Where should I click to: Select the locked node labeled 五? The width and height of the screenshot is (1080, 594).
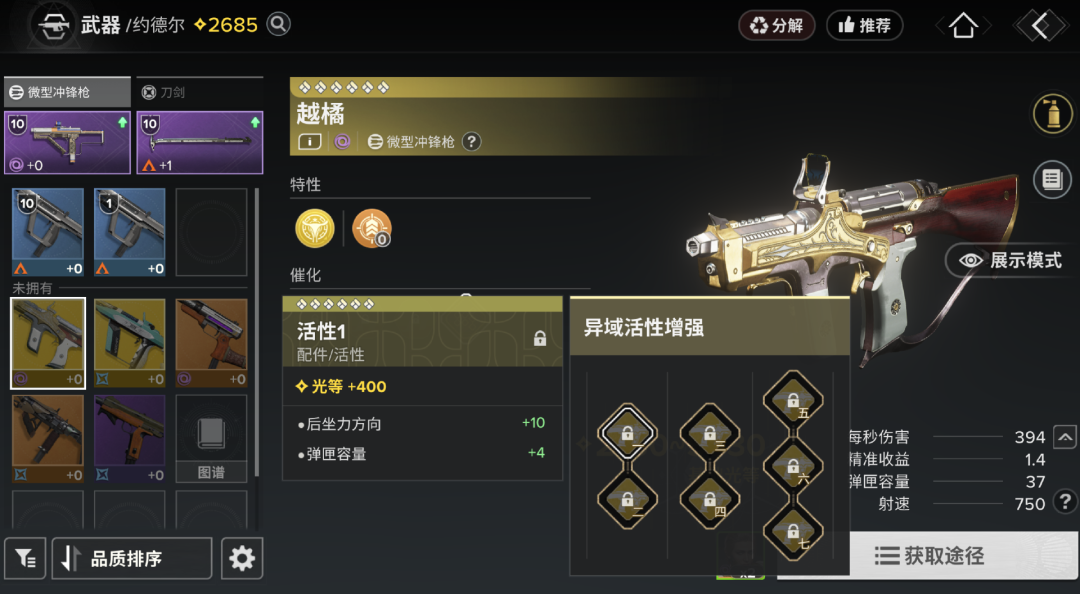(x=793, y=401)
